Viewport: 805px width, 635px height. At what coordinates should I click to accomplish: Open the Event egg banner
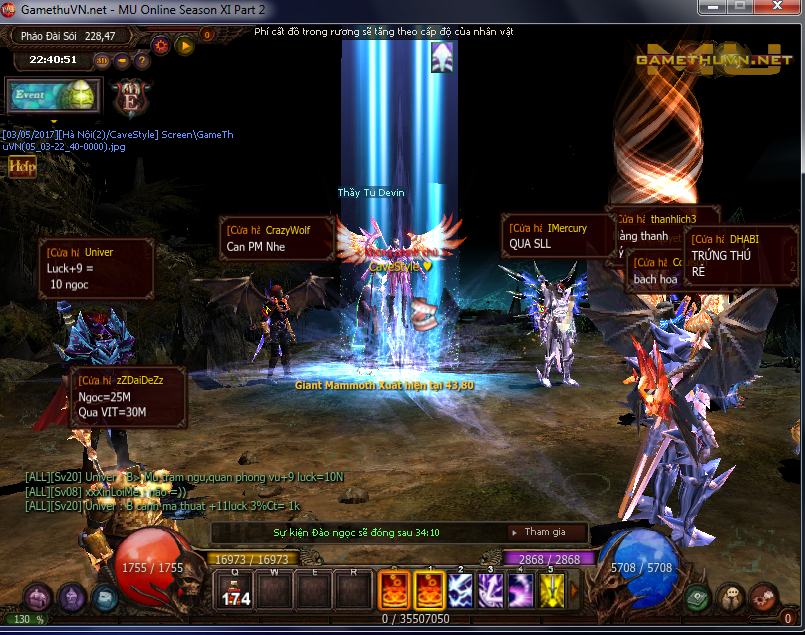(x=52, y=96)
